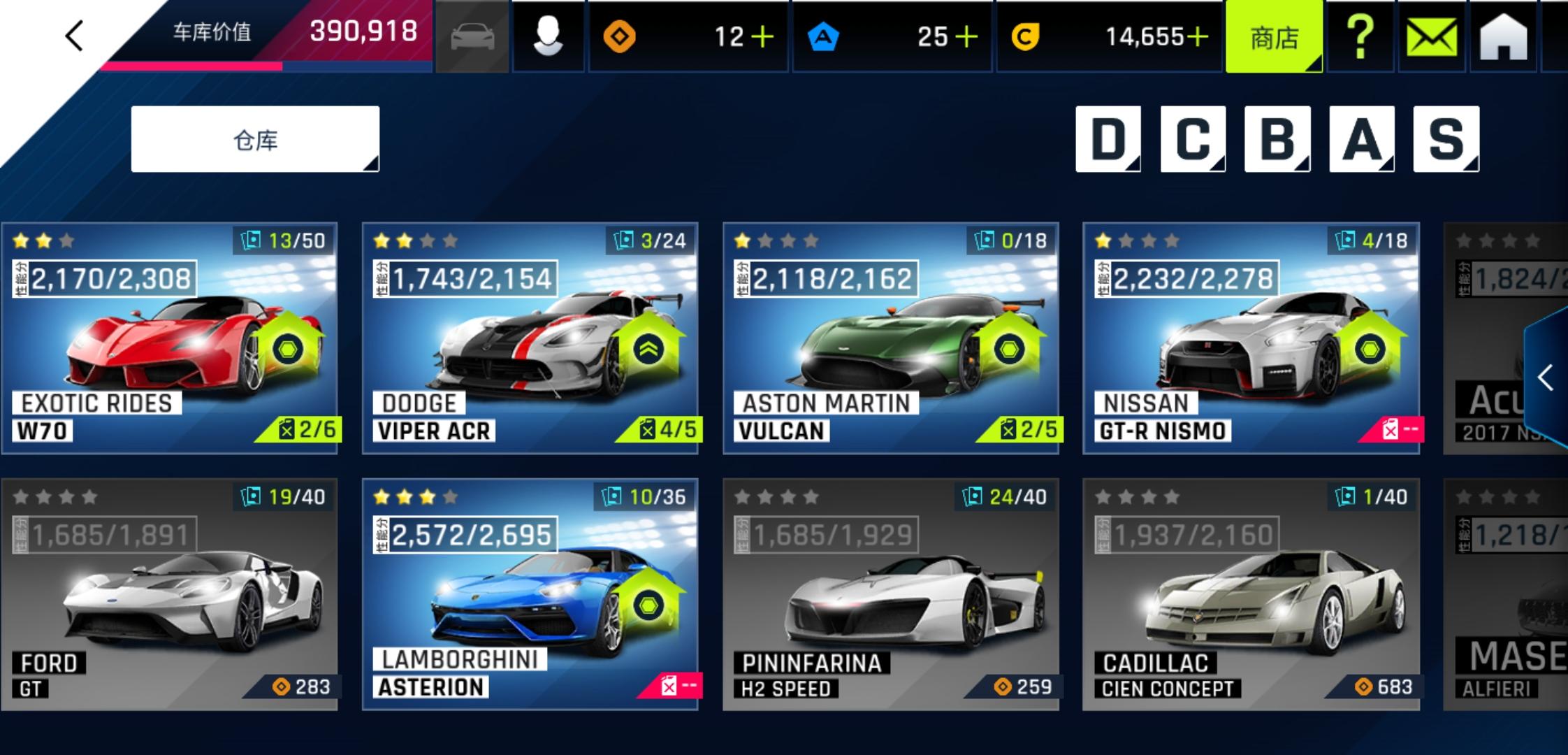
Task: Open the mail inbox envelope icon
Action: coord(1431,37)
